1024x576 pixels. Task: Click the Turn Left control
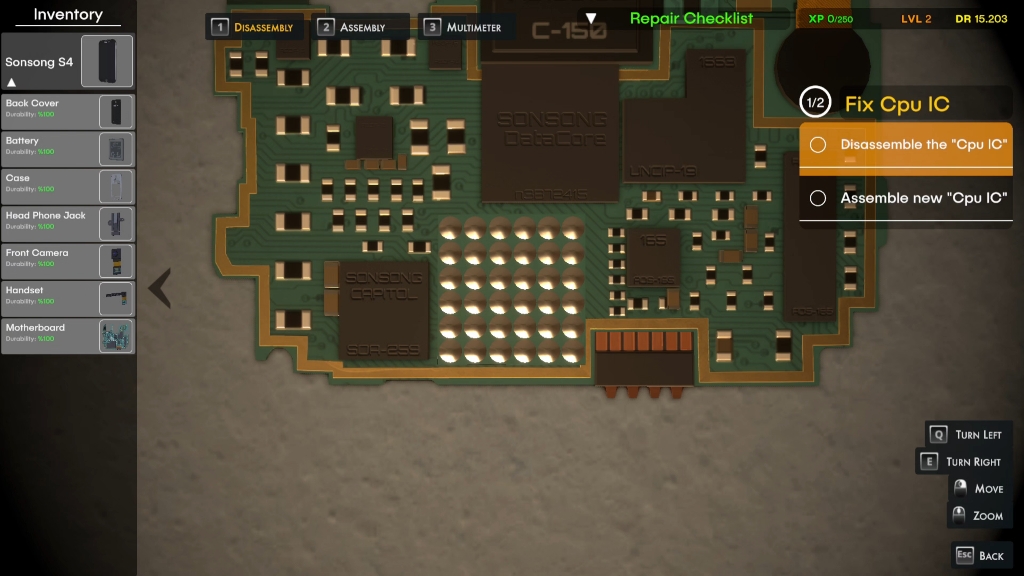(968, 434)
